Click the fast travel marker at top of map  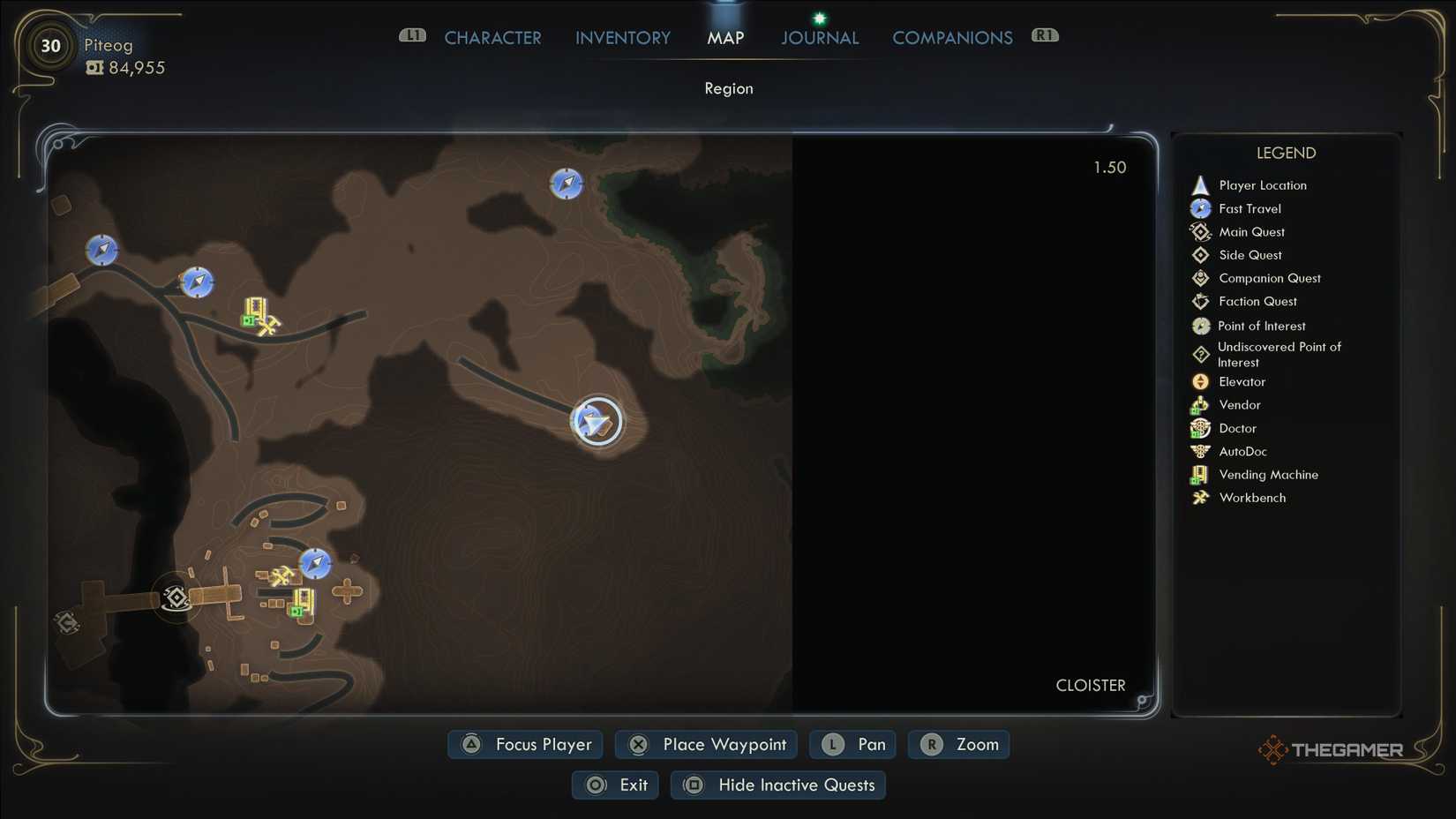point(566,184)
